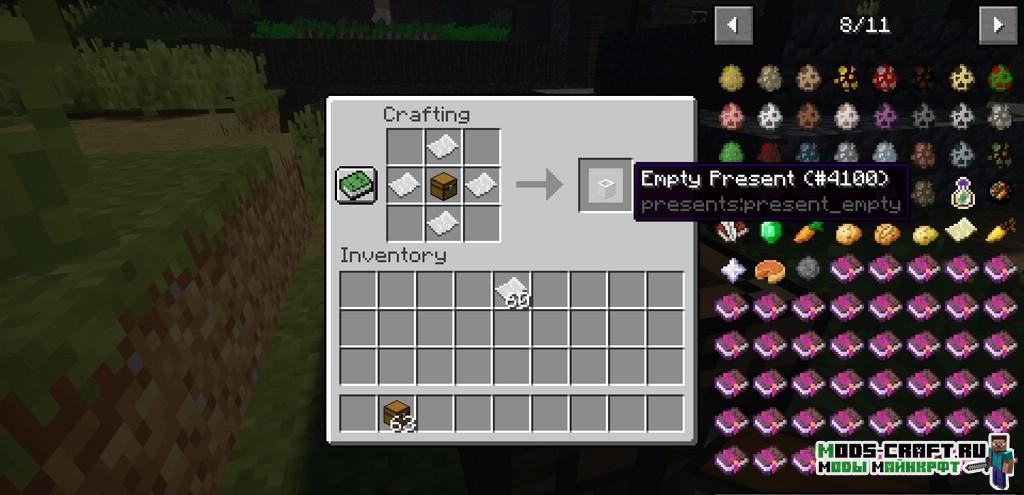Viewport: 1024px width, 495px height.
Task: Go to the next item list page
Action: 997,24
